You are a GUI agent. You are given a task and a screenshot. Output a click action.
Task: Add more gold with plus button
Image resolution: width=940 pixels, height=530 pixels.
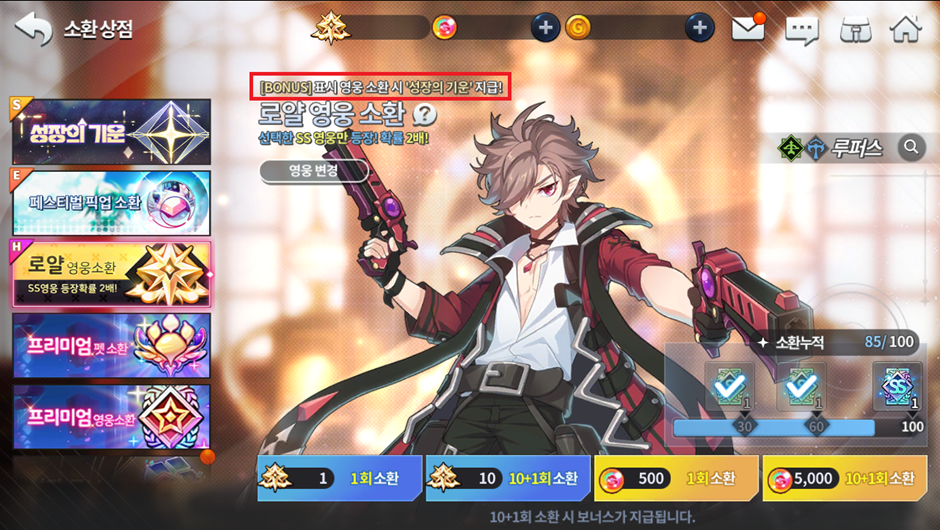click(x=700, y=28)
